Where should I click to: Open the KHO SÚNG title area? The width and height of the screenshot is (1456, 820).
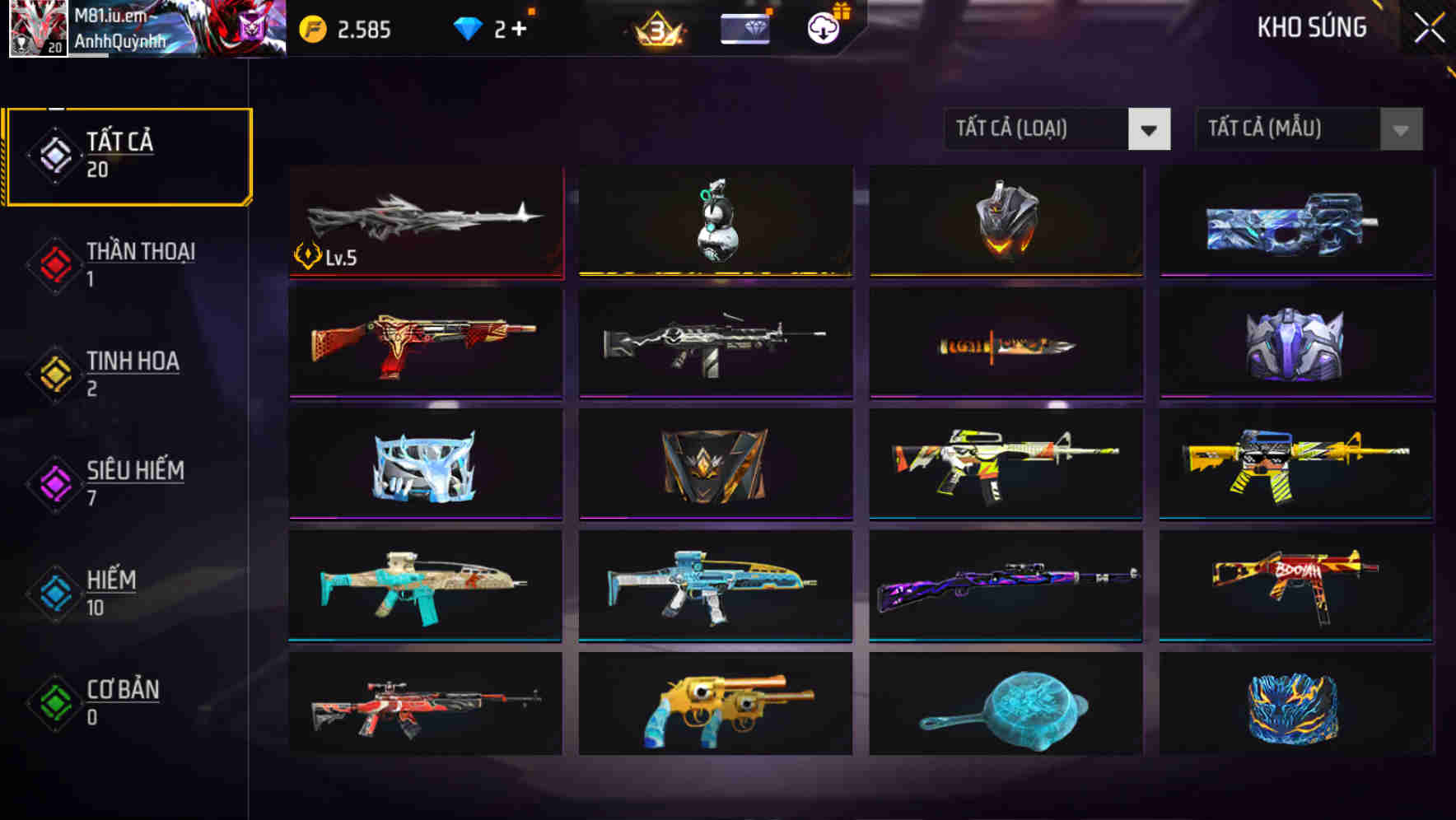tap(1313, 27)
